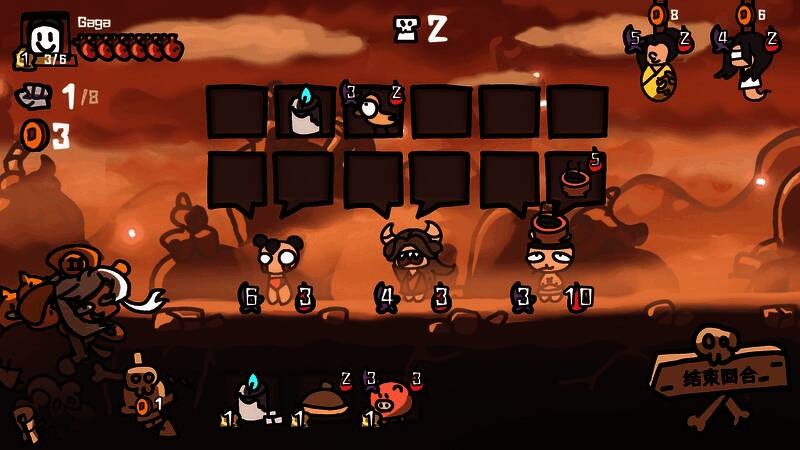Select the steaming pot in the board slot
Viewport: 800px width, 450px height.
(x=577, y=179)
